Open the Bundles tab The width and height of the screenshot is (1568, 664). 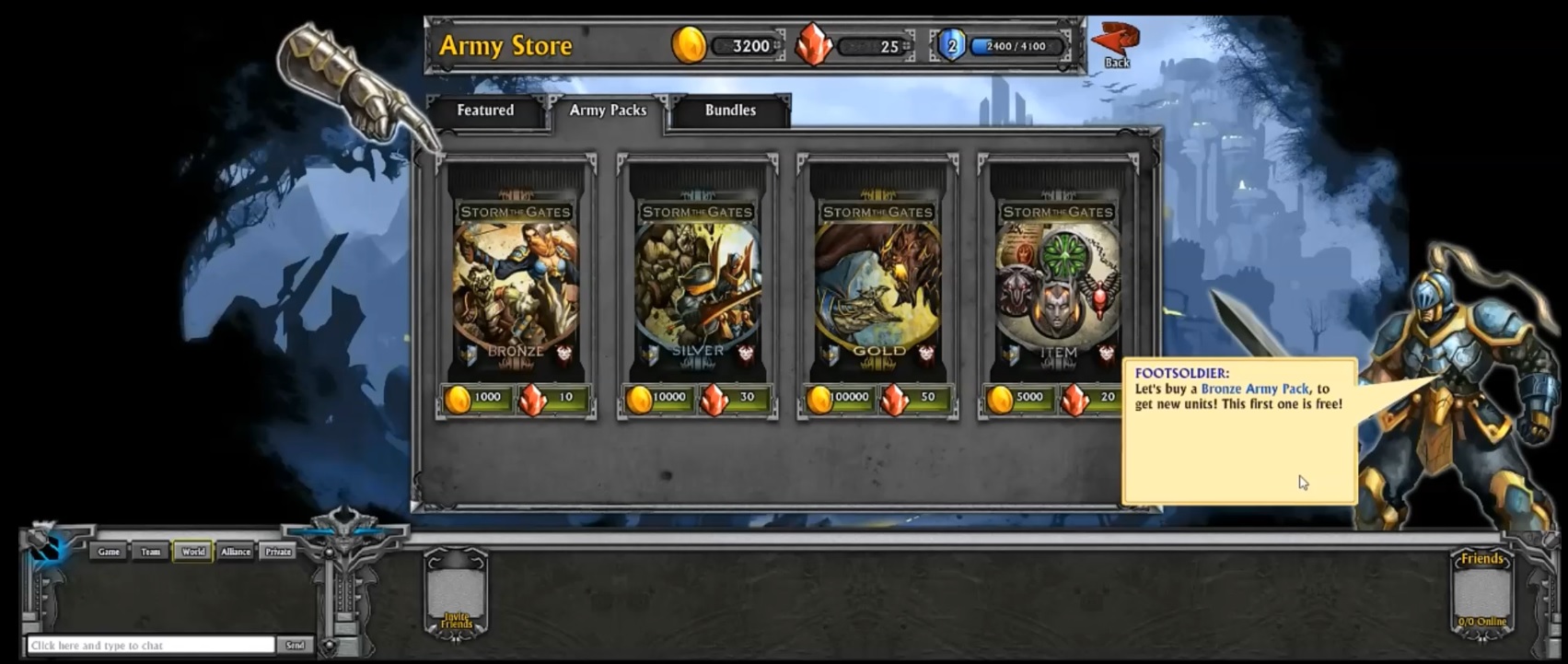coord(730,111)
